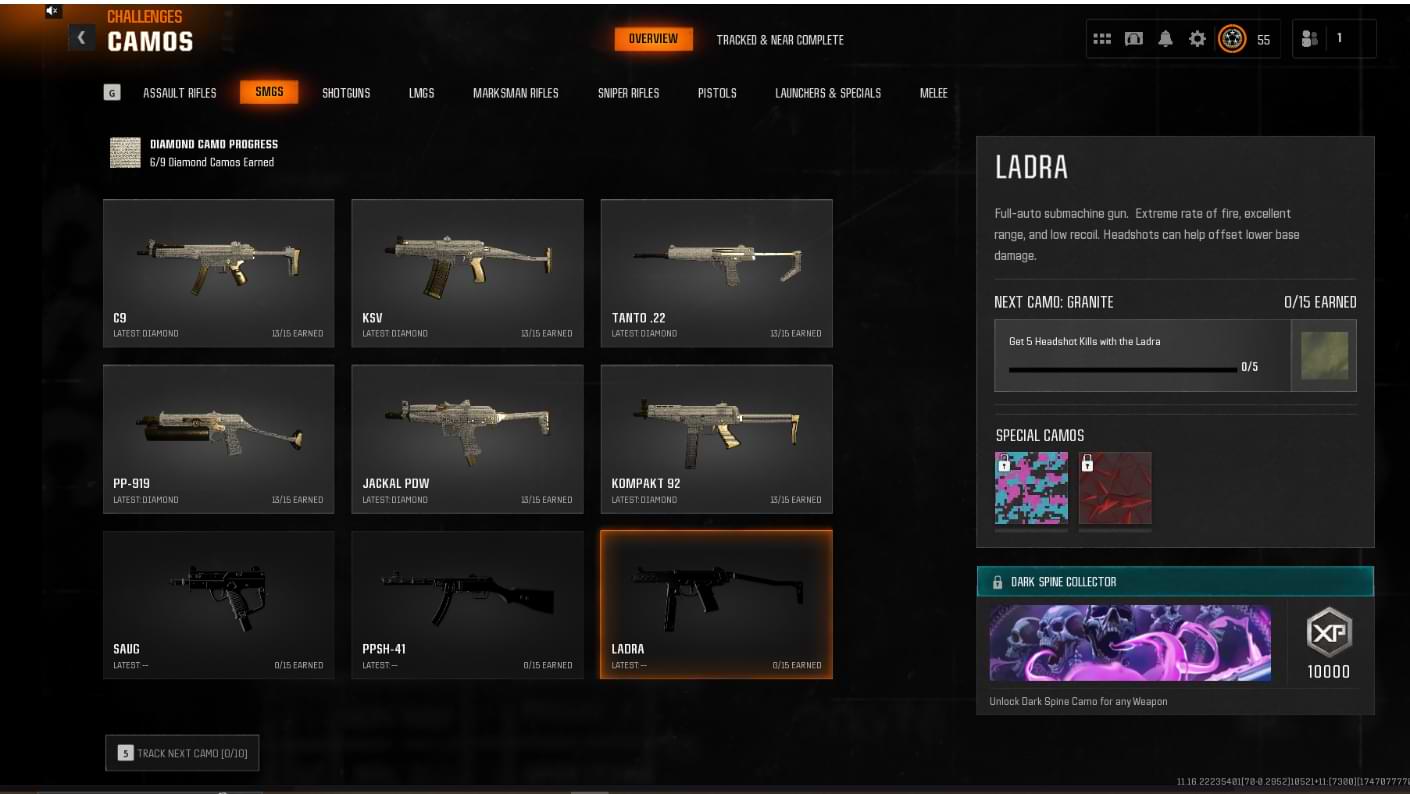Open the settings gear icon
This screenshot has height=794, width=1410.
(x=1197, y=39)
